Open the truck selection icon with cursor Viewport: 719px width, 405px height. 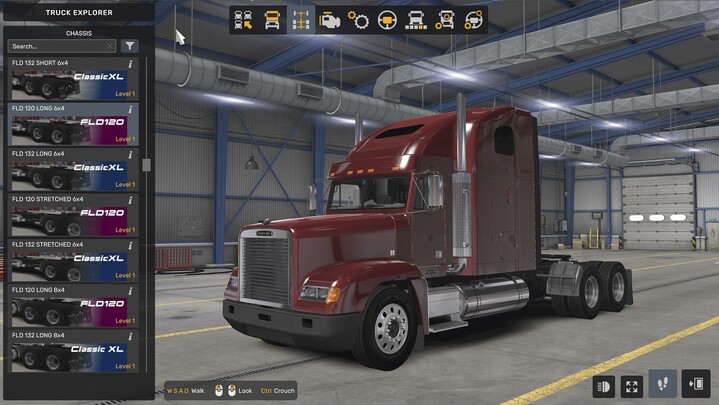tap(243, 20)
